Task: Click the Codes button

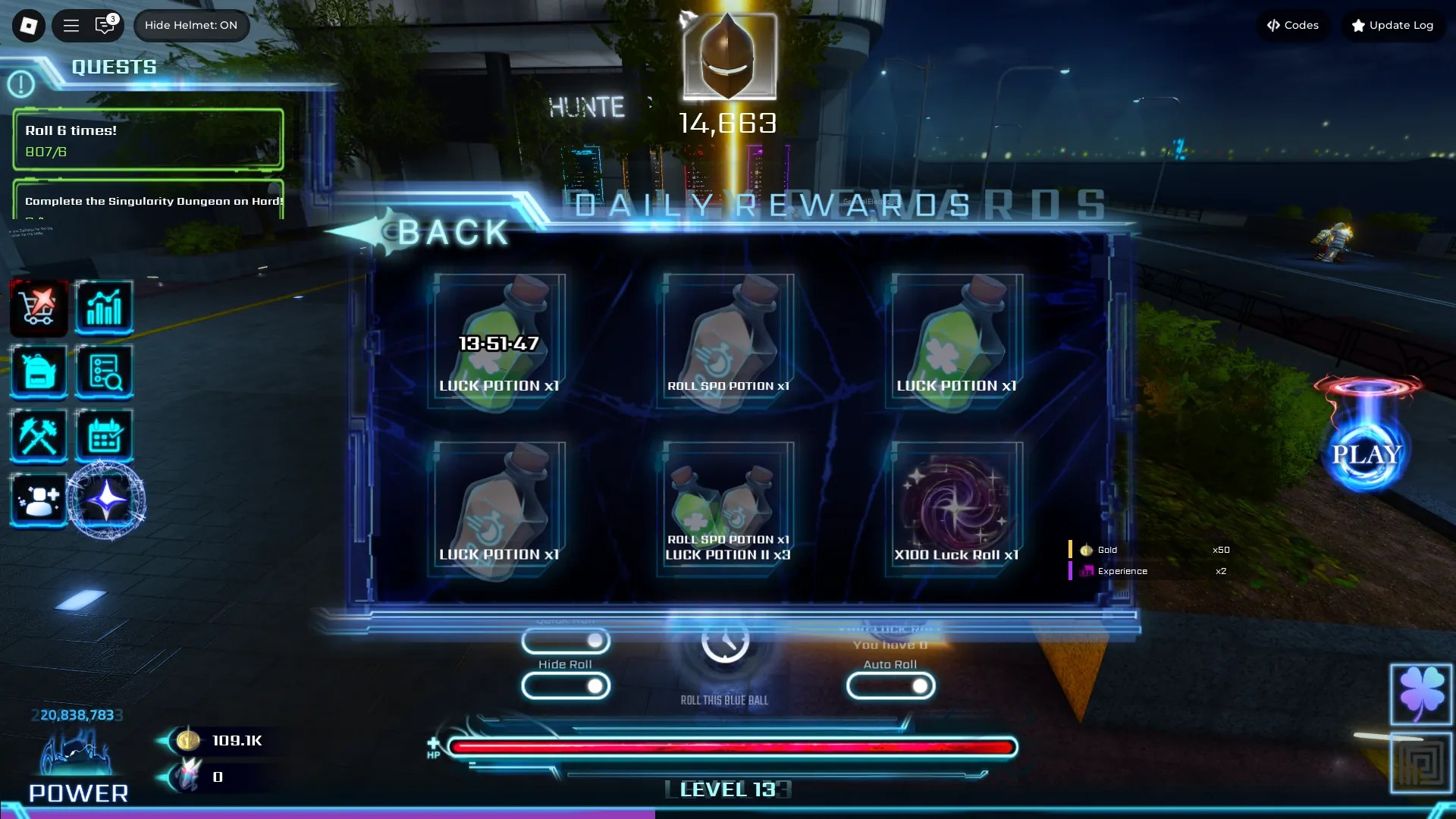Action: [1293, 25]
